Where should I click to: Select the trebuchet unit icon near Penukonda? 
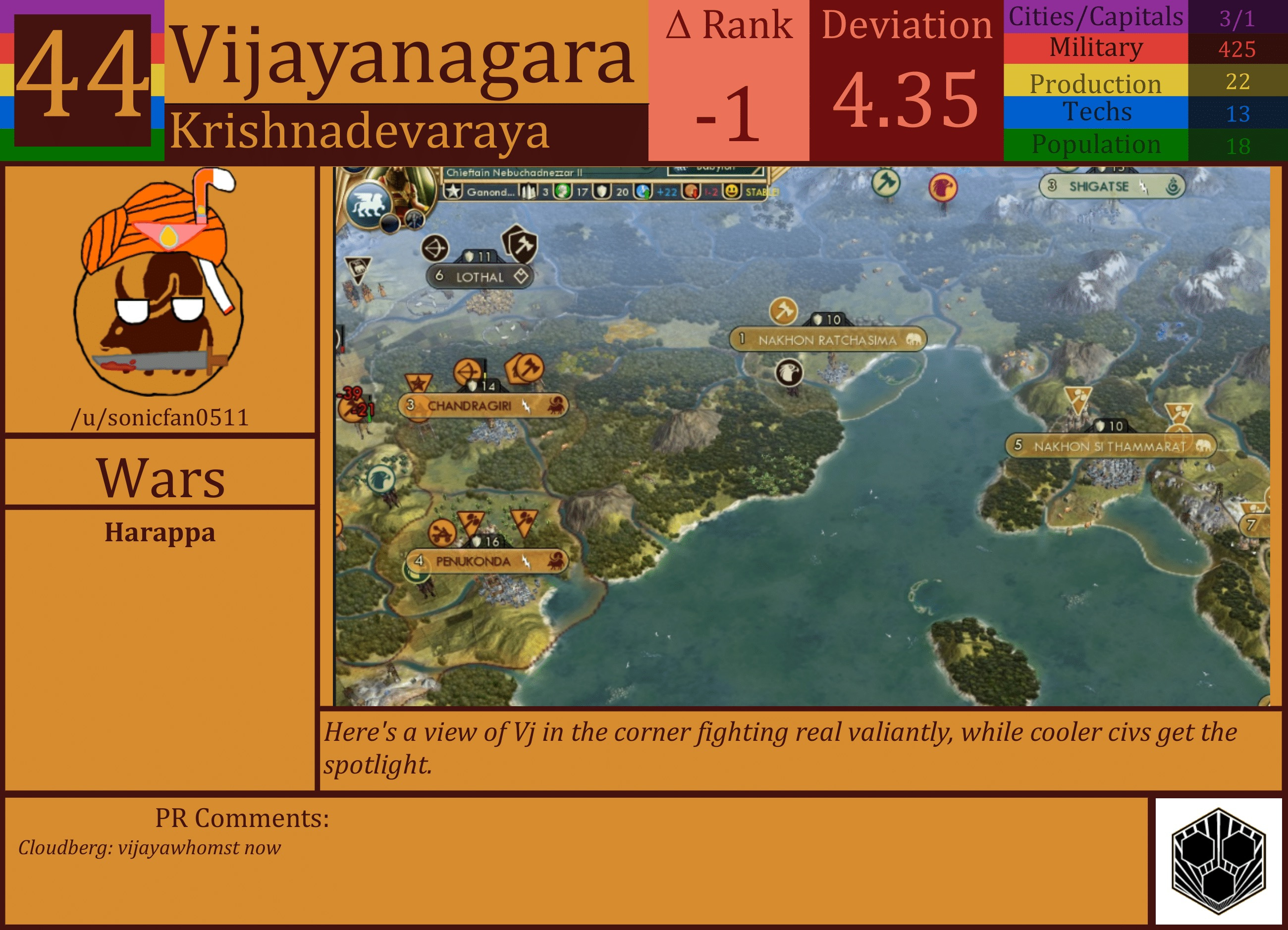[x=442, y=533]
